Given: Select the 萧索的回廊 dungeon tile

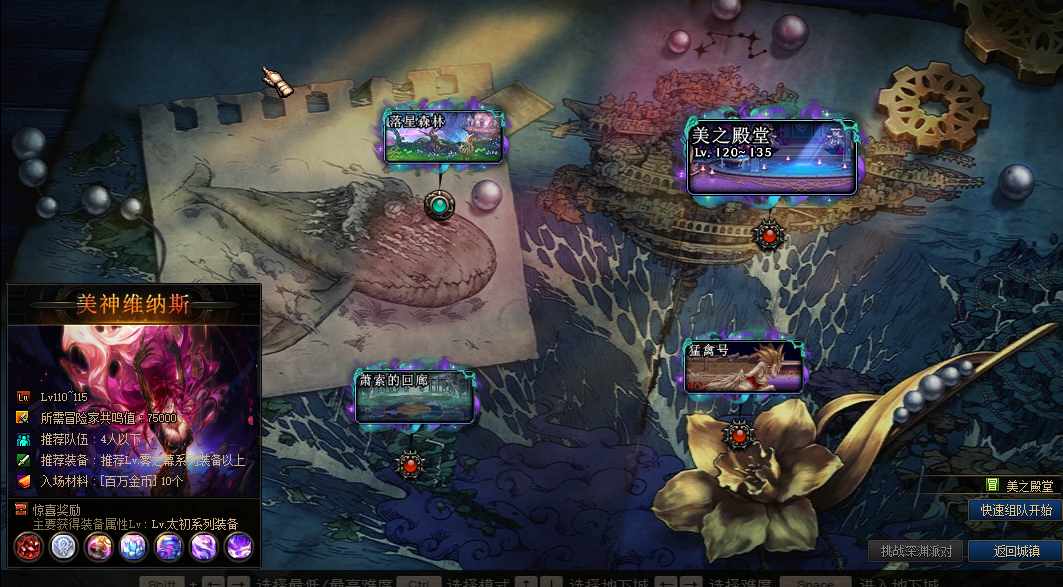Looking at the screenshot, I should [414, 396].
